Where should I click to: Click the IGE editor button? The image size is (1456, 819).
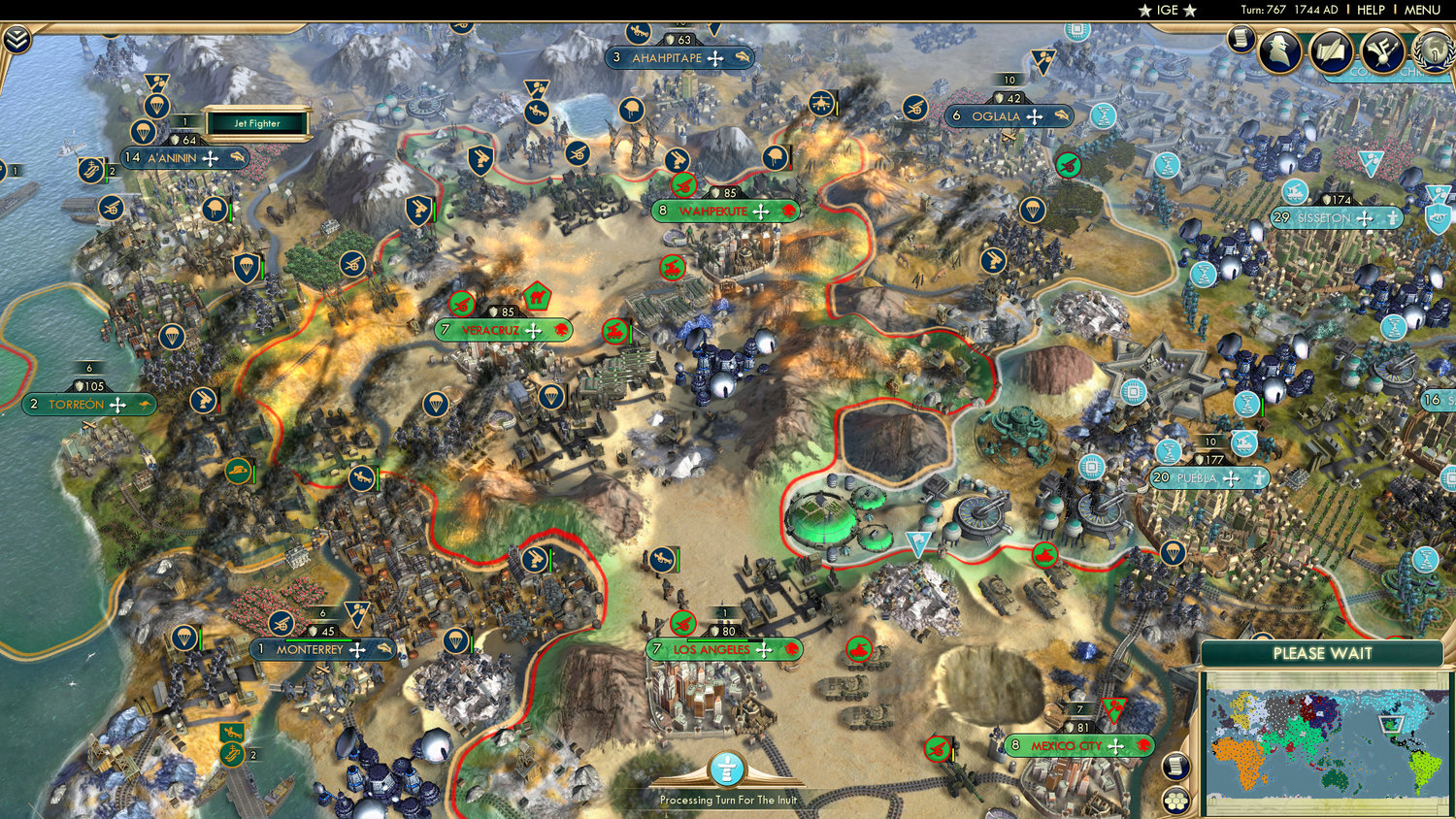(1166, 10)
